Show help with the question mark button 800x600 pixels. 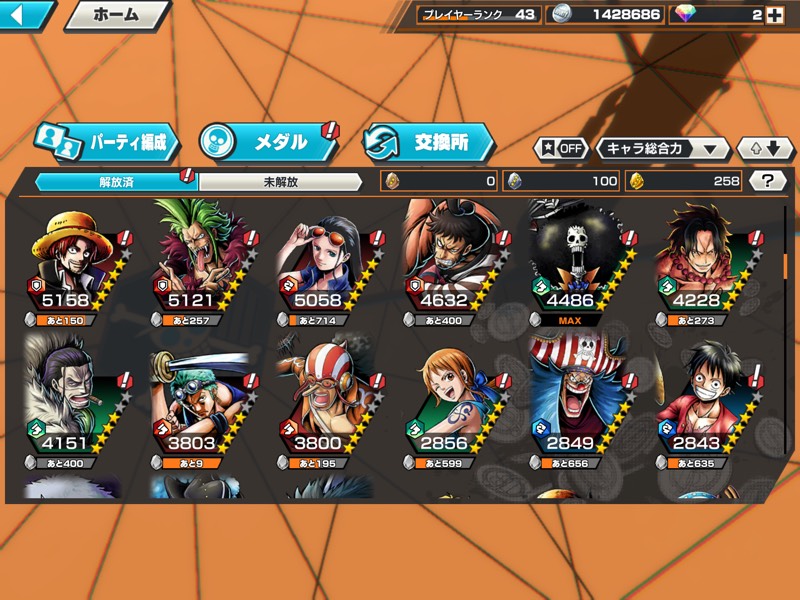(x=767, y=181)
